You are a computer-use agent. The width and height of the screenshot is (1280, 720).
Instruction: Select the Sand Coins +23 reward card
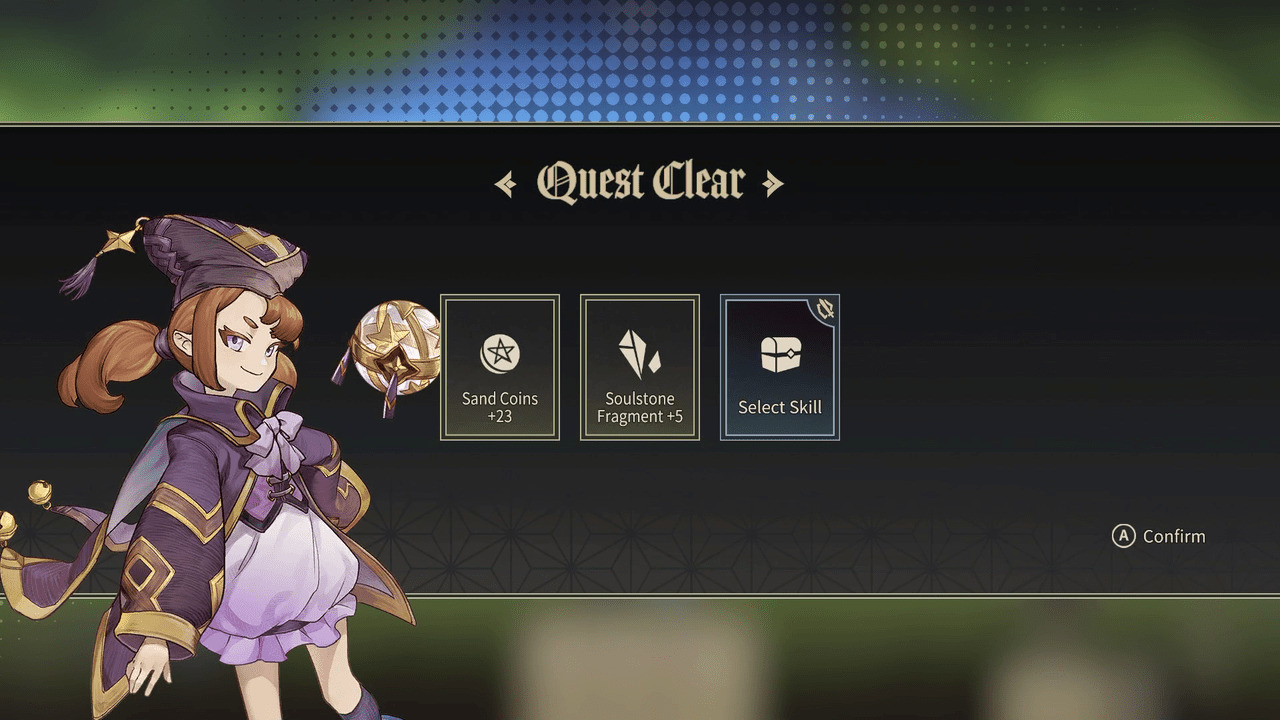tap(499, 368)
